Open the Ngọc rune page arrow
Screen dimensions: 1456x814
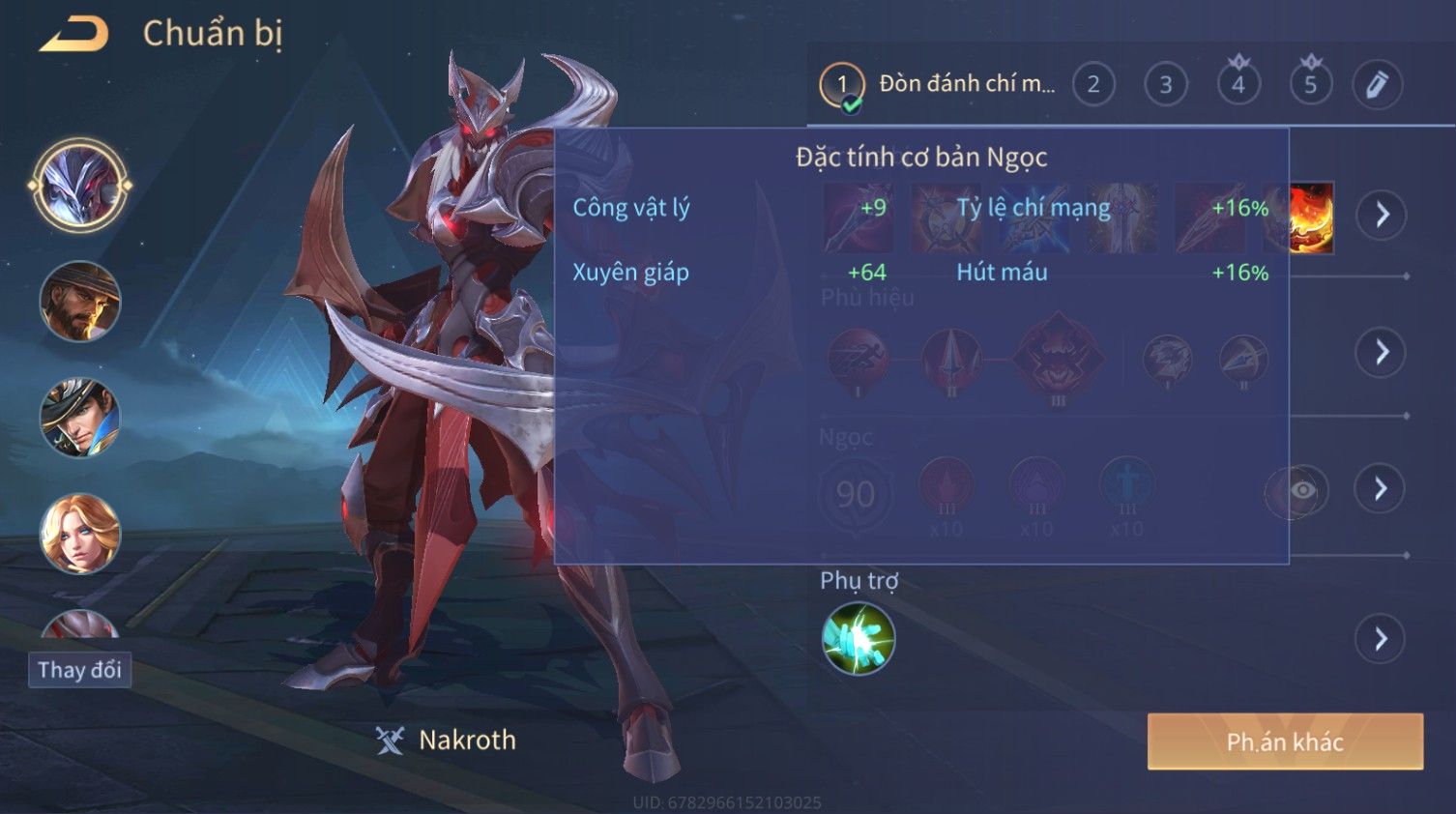coord(1381,488)
